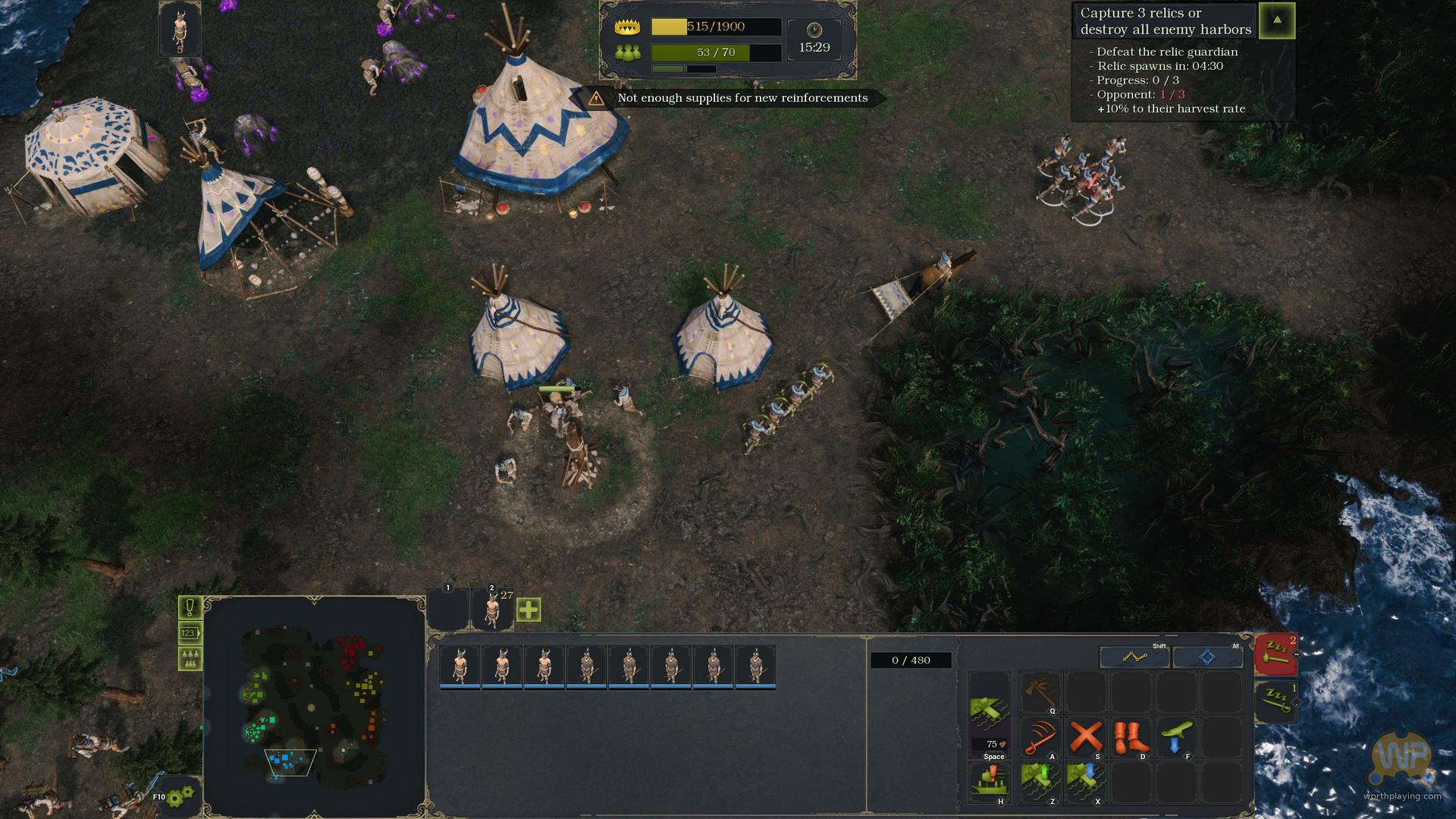Activate the hoe gather command
Image resolution: width=1456 pixels, height=819 pixels.
coord(1040,692)
